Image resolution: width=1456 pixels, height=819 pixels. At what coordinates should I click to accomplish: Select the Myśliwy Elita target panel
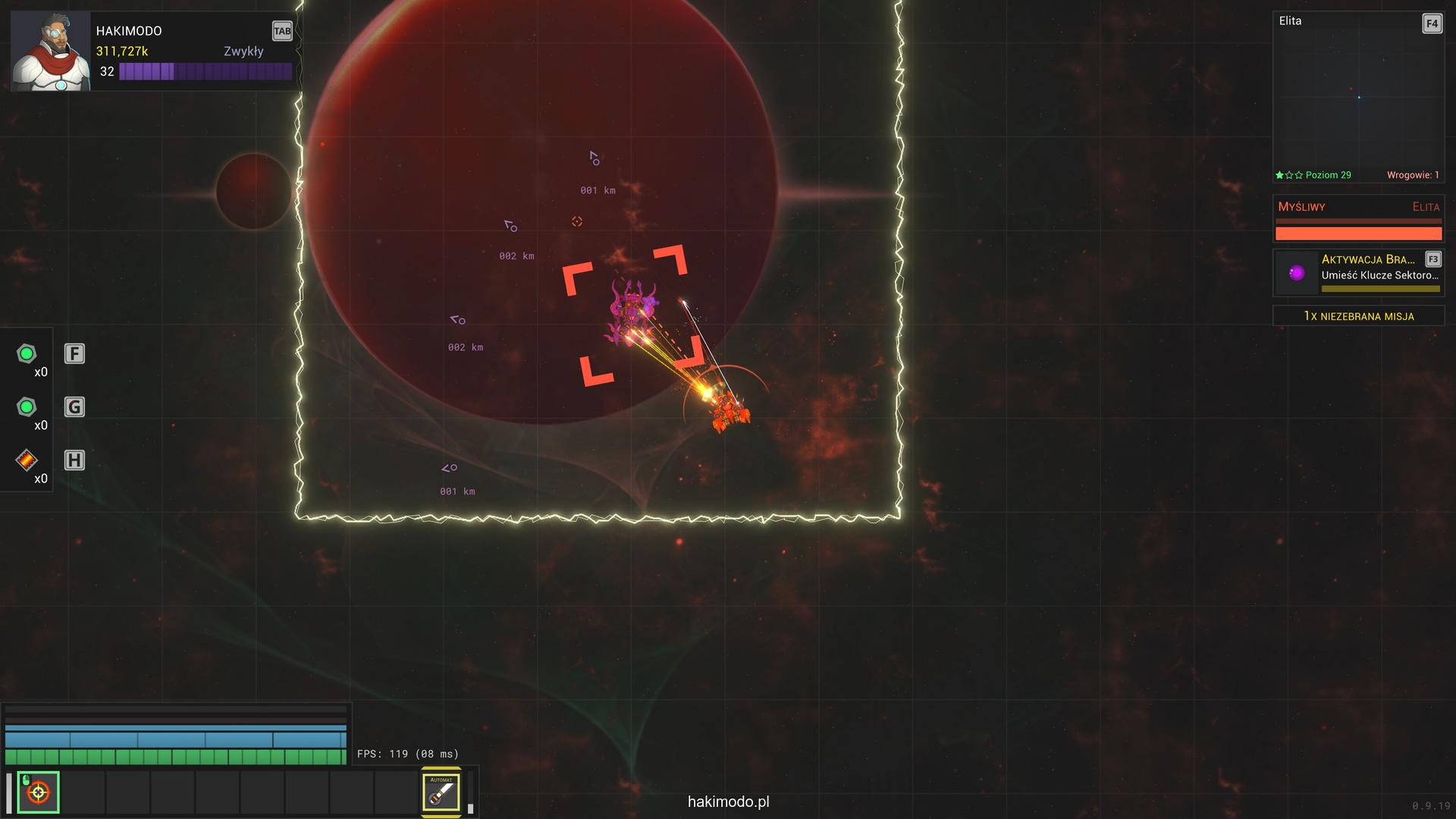tap(1357, 219)
